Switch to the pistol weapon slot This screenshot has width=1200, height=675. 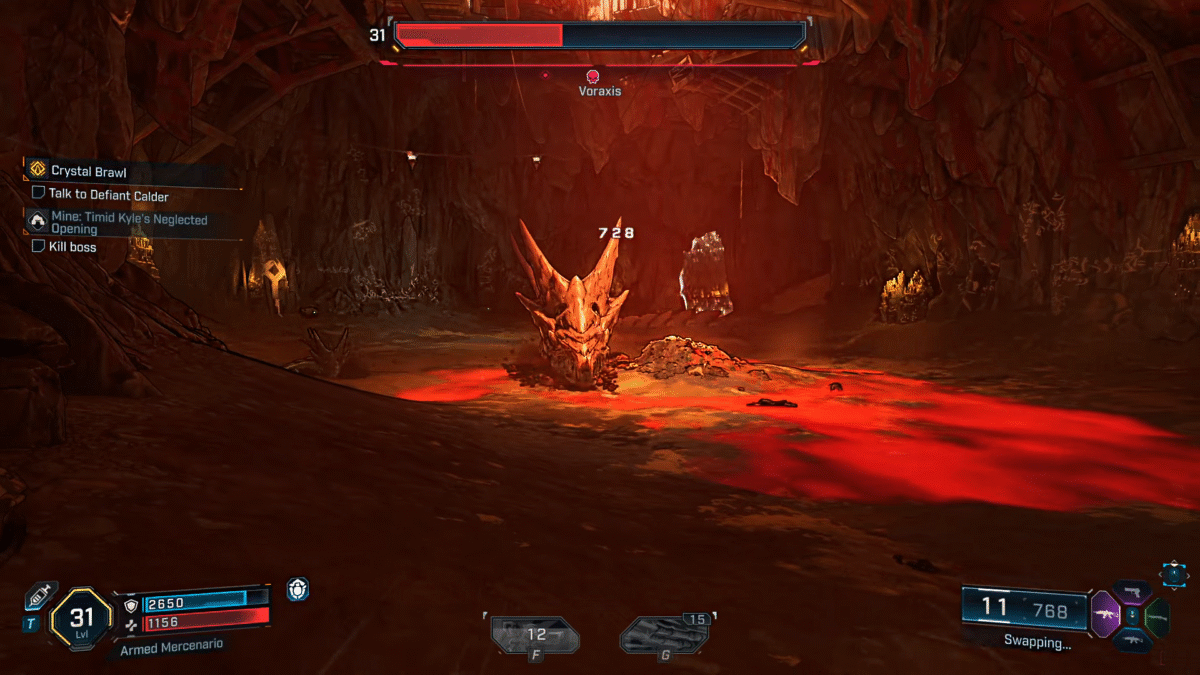(1133, 592)
